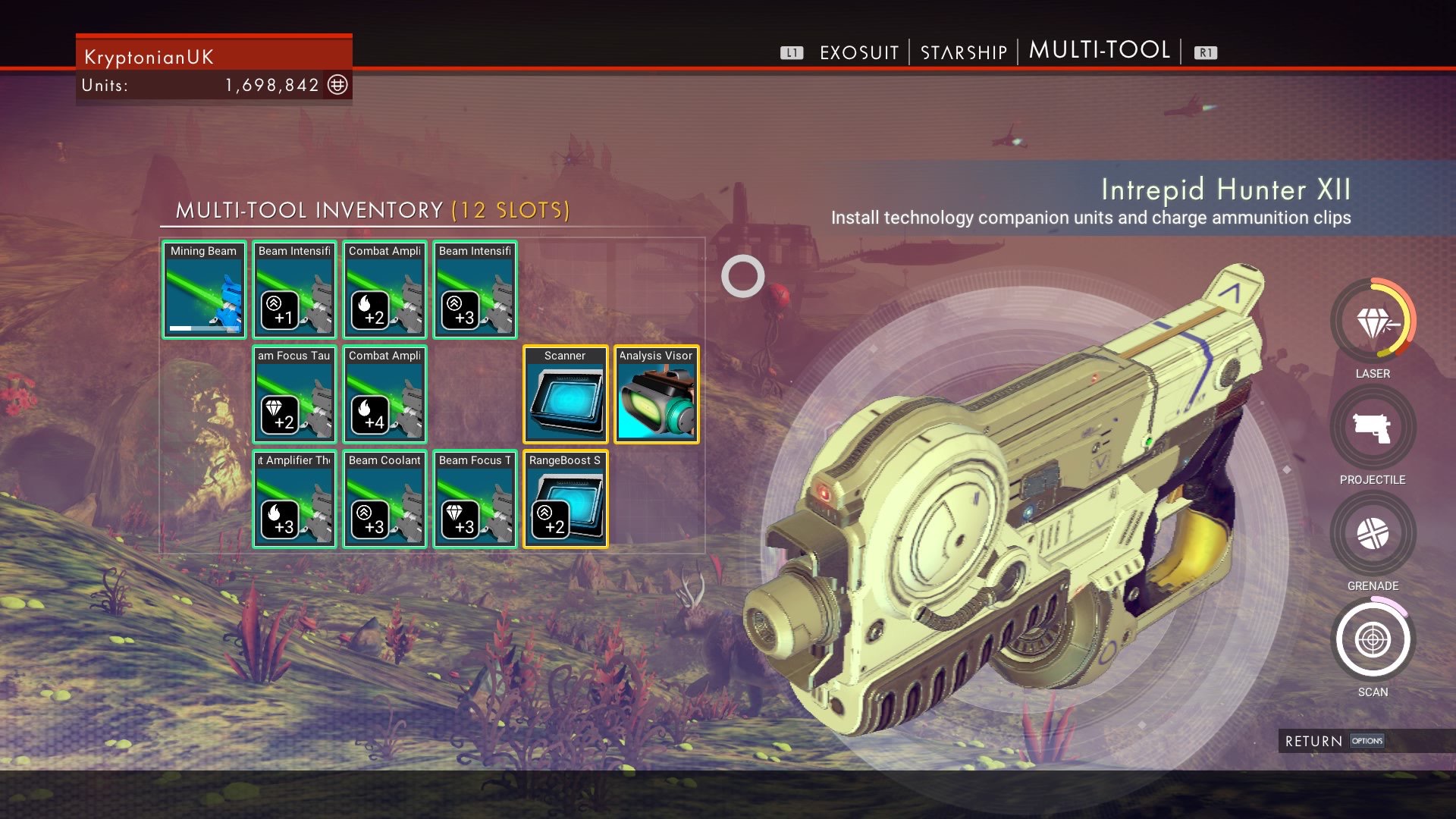This screenshot has height=819, width=1456.
Task: Pick the Beam Focus Tau +2 slot
Action: (x=294, y=394)
